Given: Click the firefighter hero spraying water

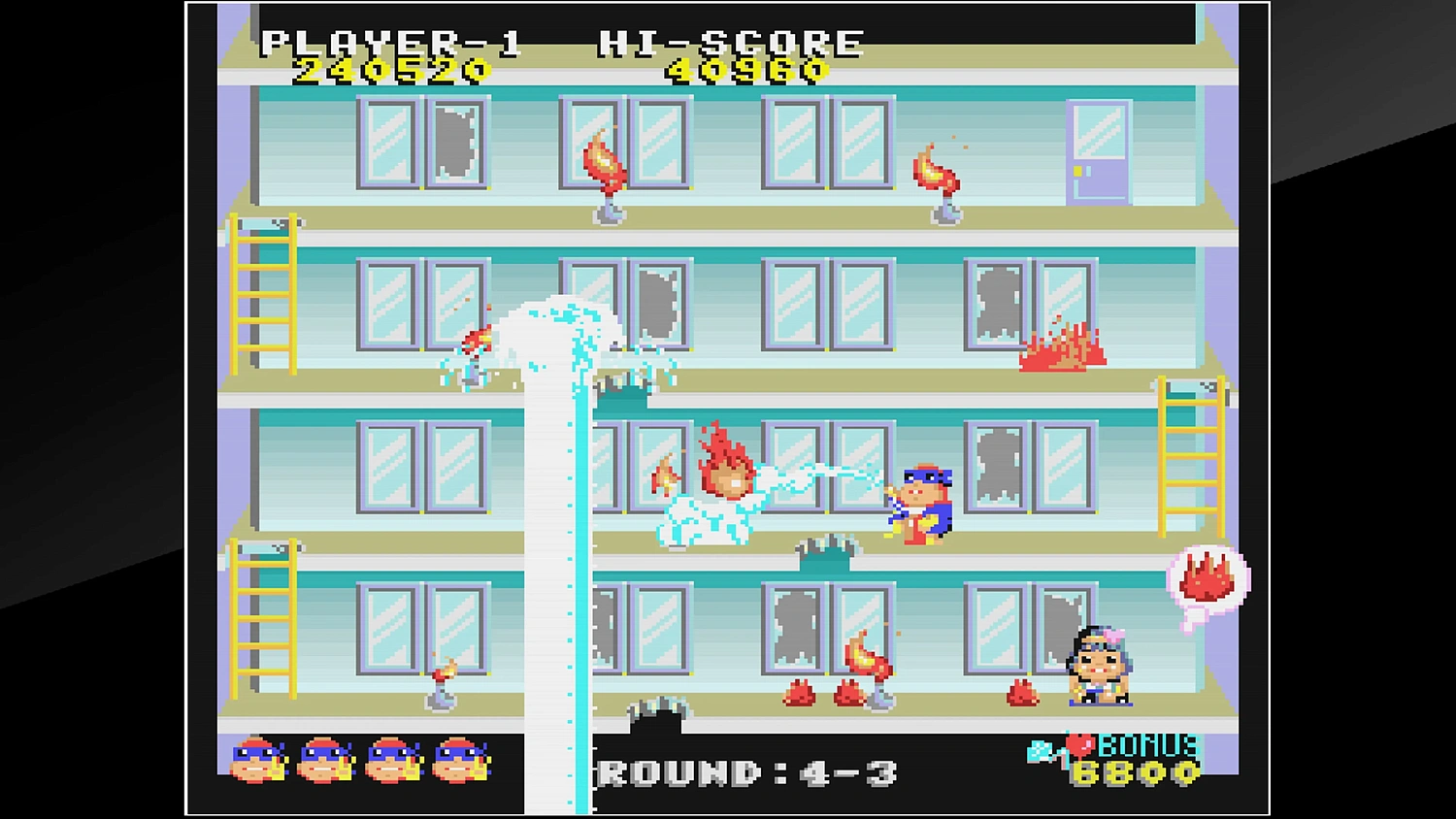Looking at the screenshot, I should [922, 505].
